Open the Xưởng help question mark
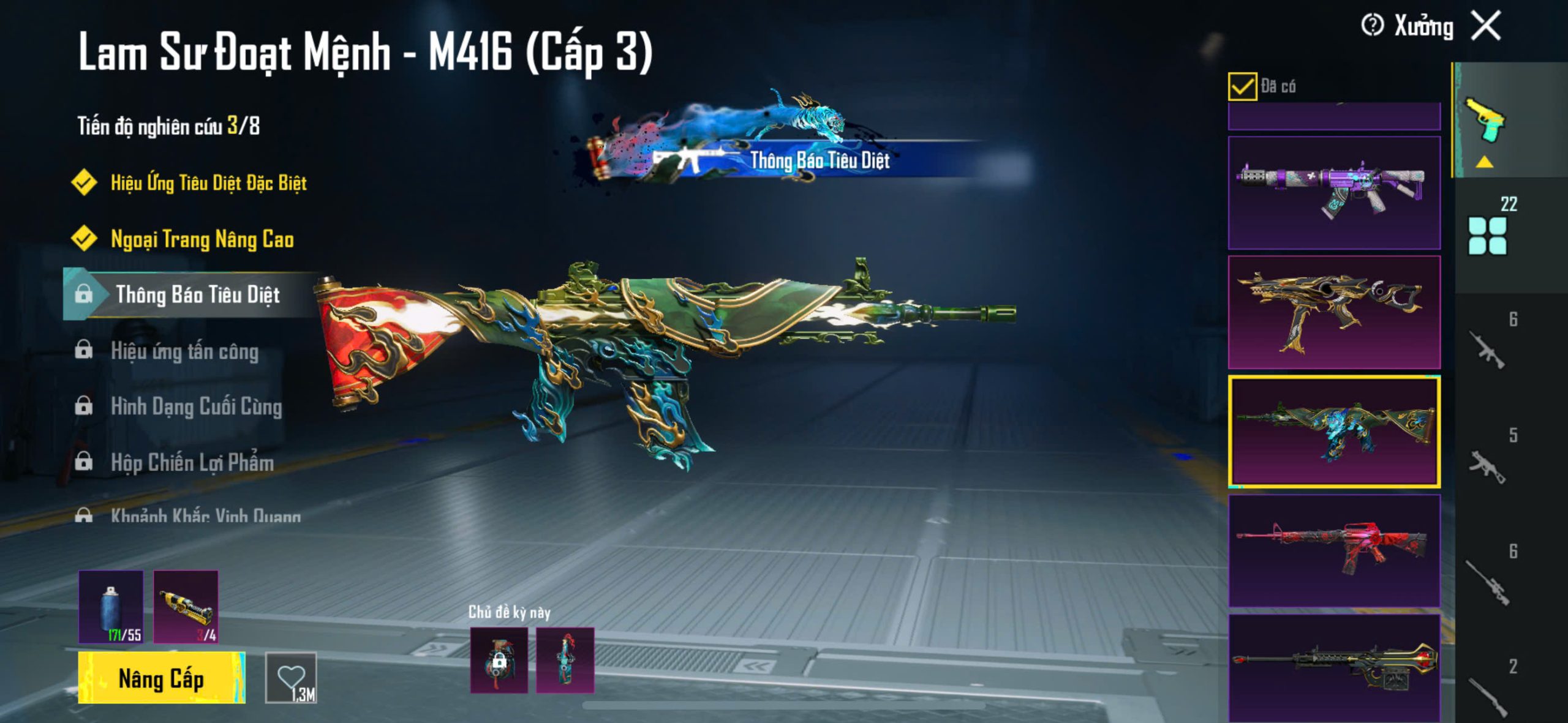Viewport: 1568px width, 723px height. (x=1372, y=26)
